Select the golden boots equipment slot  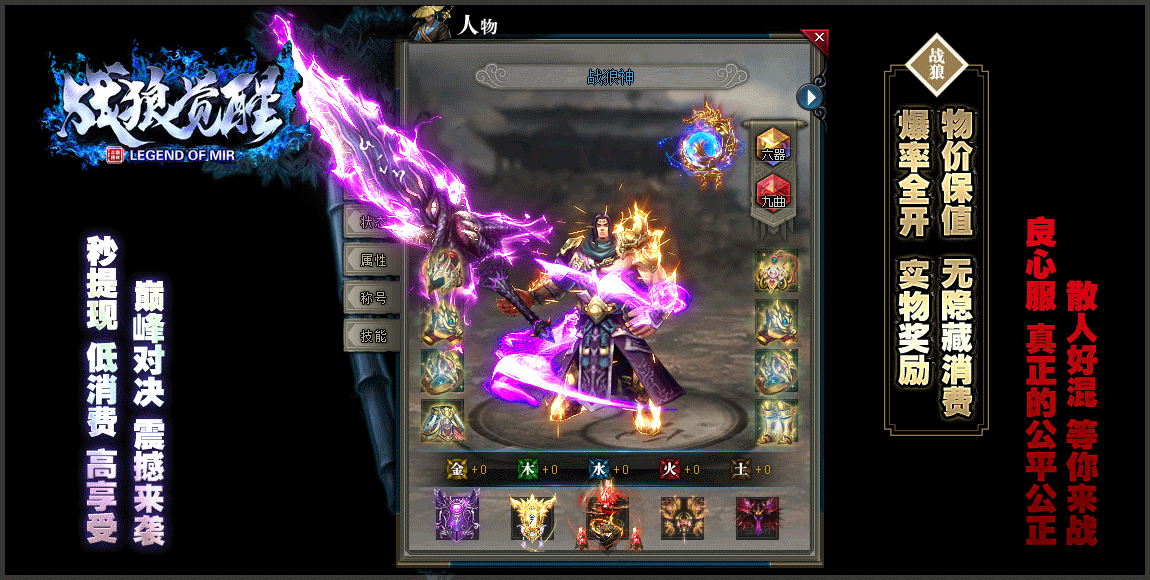point(776,421)
